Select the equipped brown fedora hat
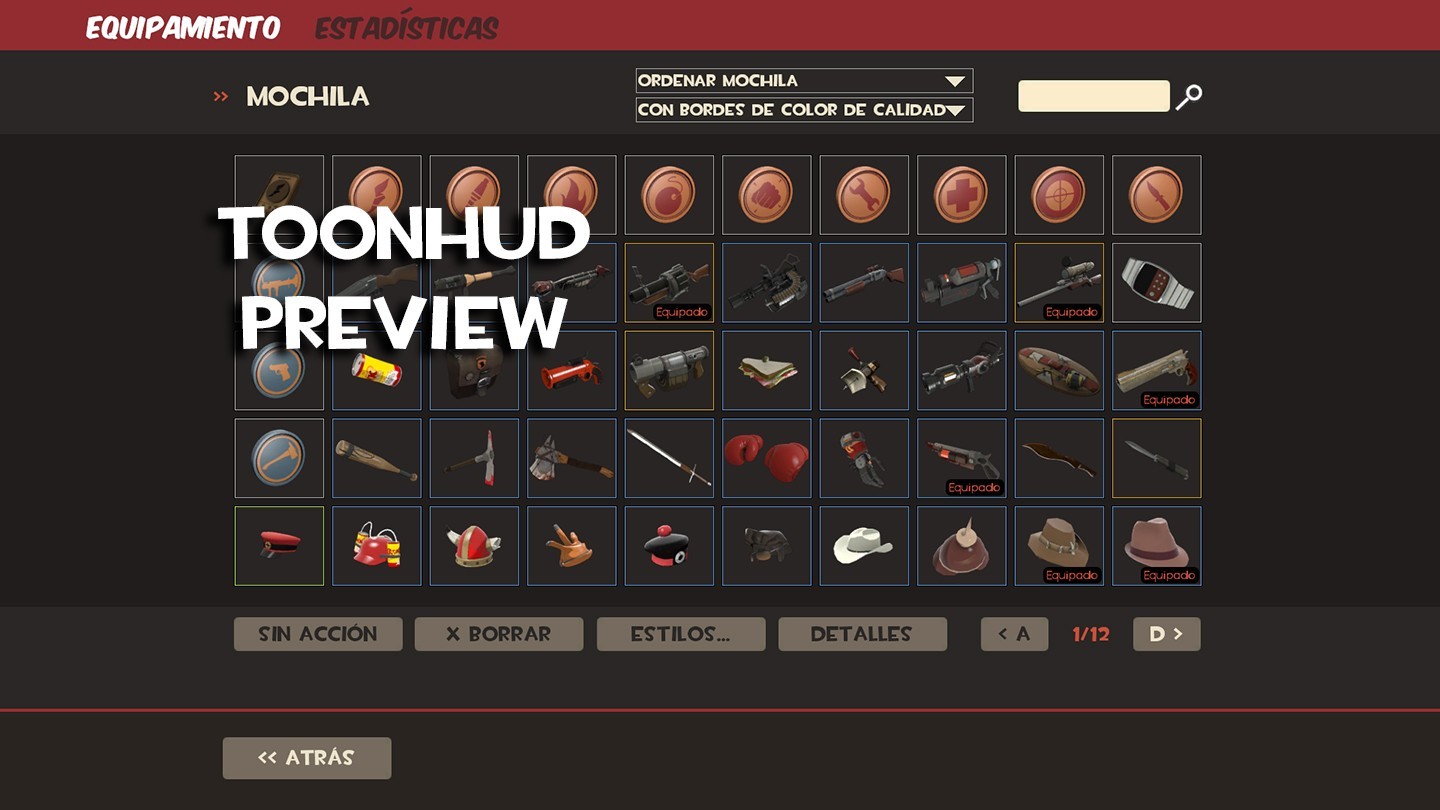The width and height of the screenshot is (1440, 810). tap(1156, 546)
